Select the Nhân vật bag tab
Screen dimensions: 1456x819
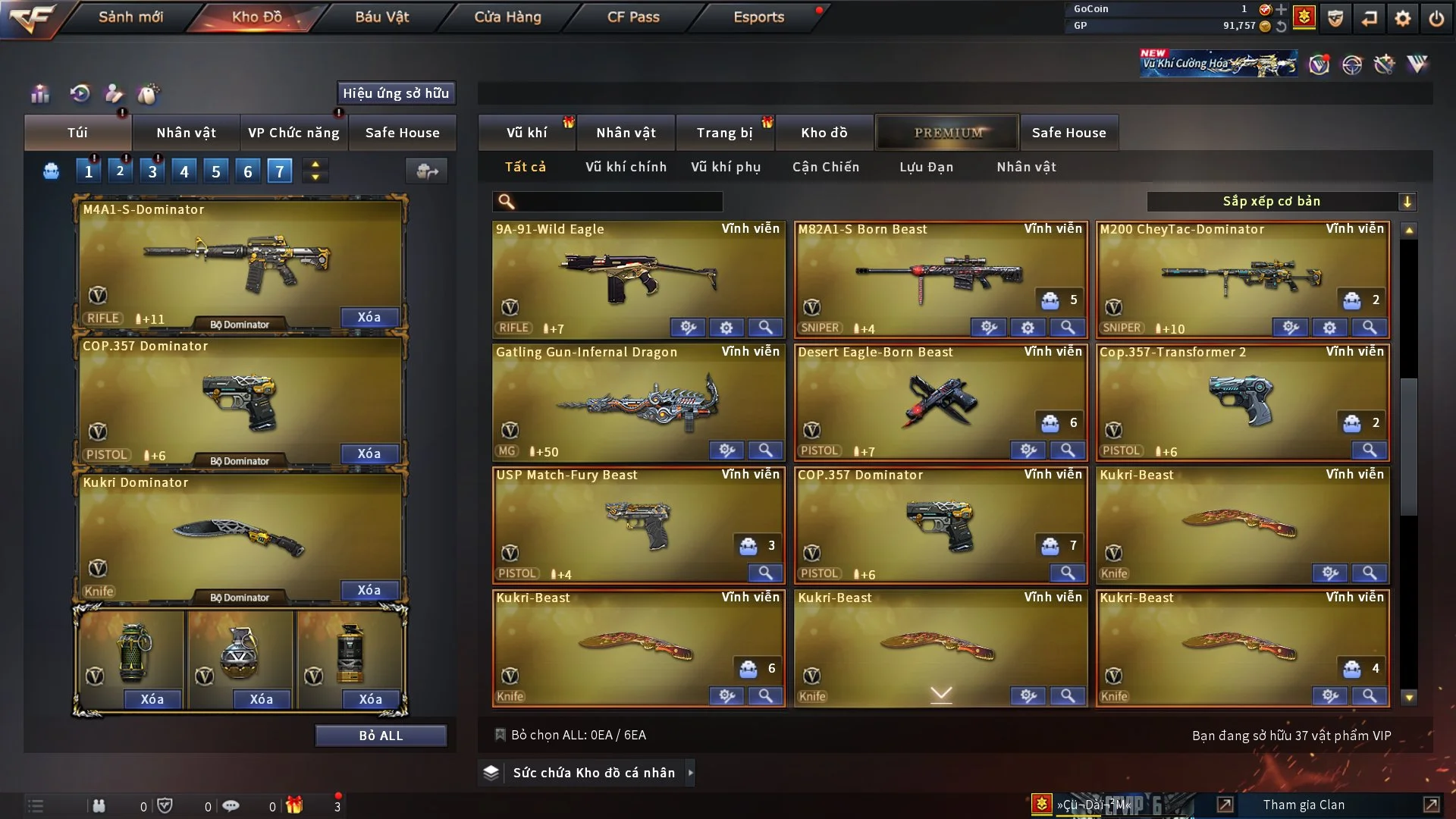(186, 133)
